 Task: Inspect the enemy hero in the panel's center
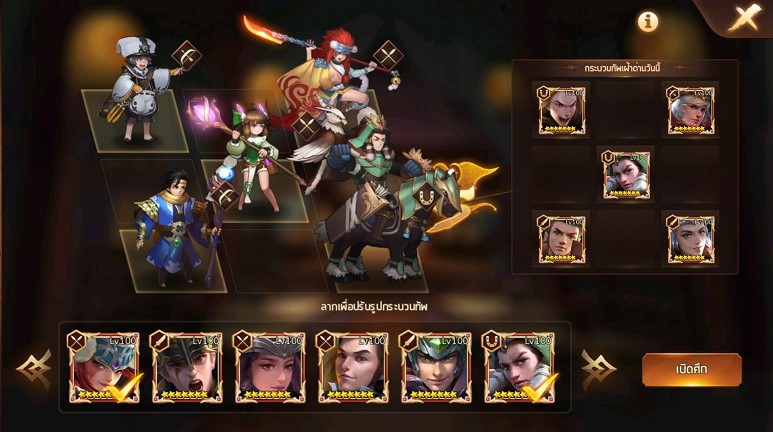click(x=626, y=174)
